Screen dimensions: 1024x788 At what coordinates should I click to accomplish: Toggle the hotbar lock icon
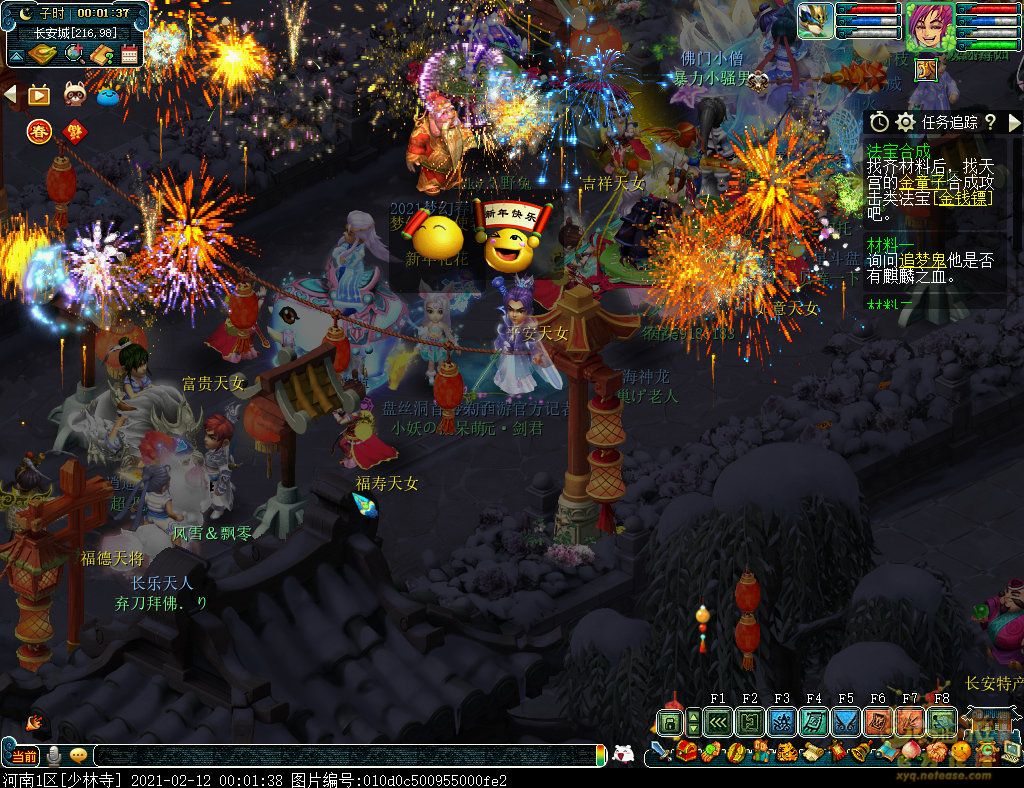pyautogui.click(x=669, y=722)
